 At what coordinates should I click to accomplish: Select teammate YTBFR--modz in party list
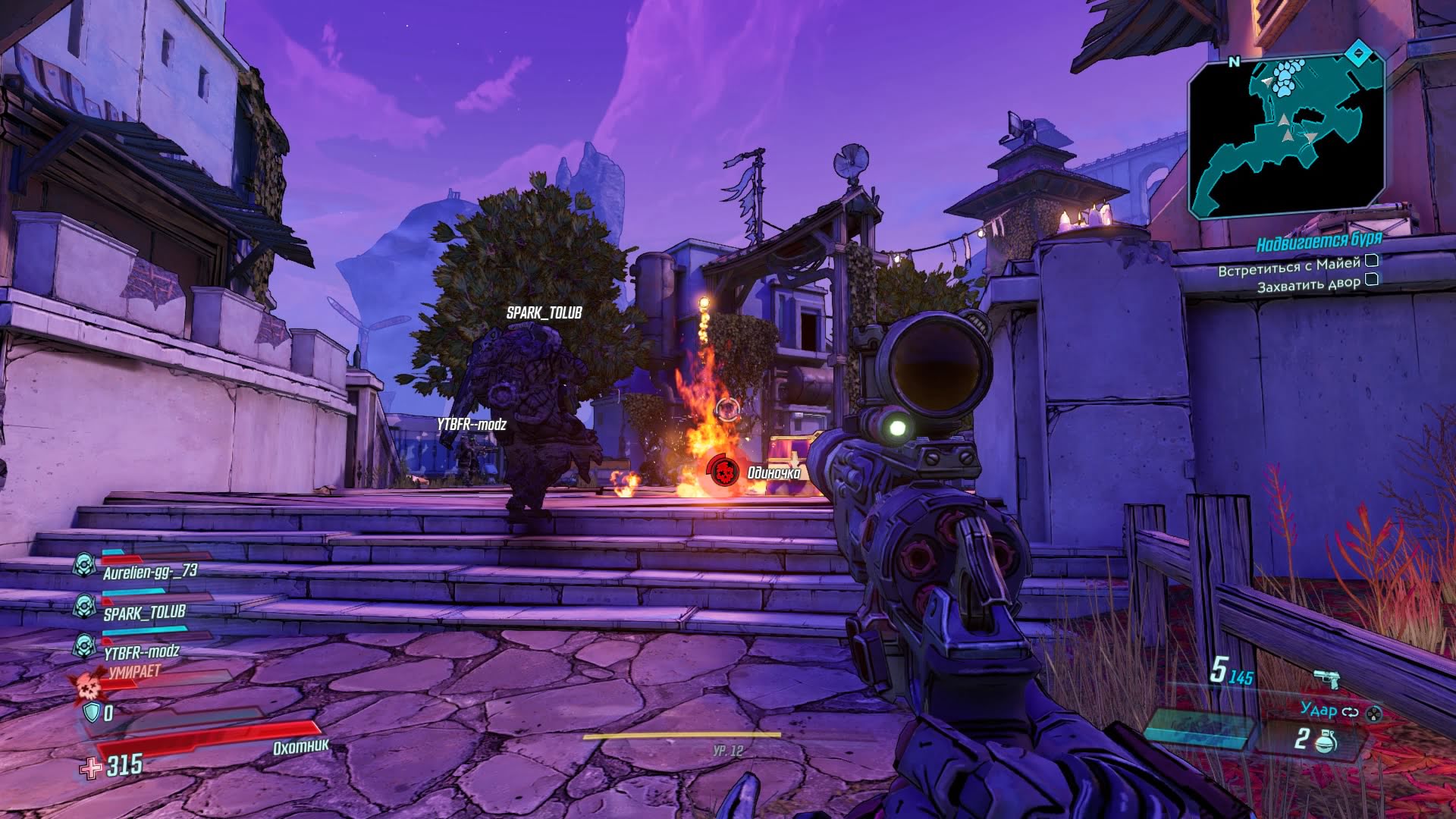click(x=141, y=651)
